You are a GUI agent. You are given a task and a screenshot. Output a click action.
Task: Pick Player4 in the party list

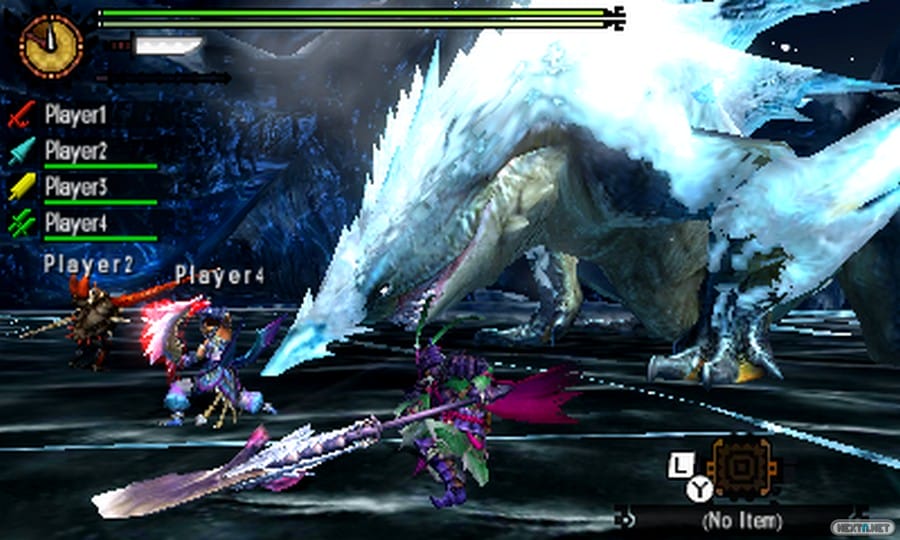pos(75,222)
